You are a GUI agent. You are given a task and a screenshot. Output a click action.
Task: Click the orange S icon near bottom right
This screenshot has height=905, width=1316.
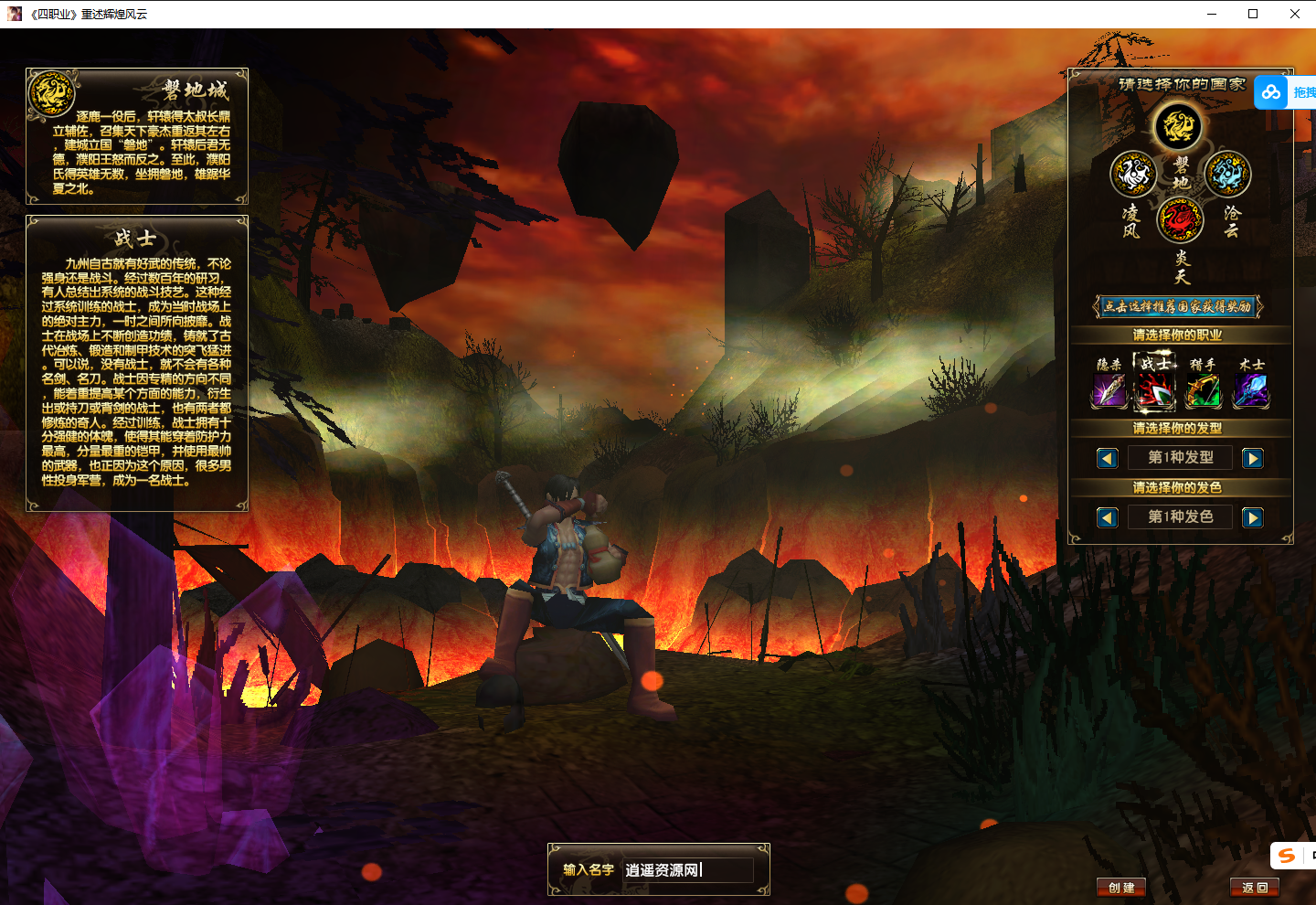[1287, 856]
